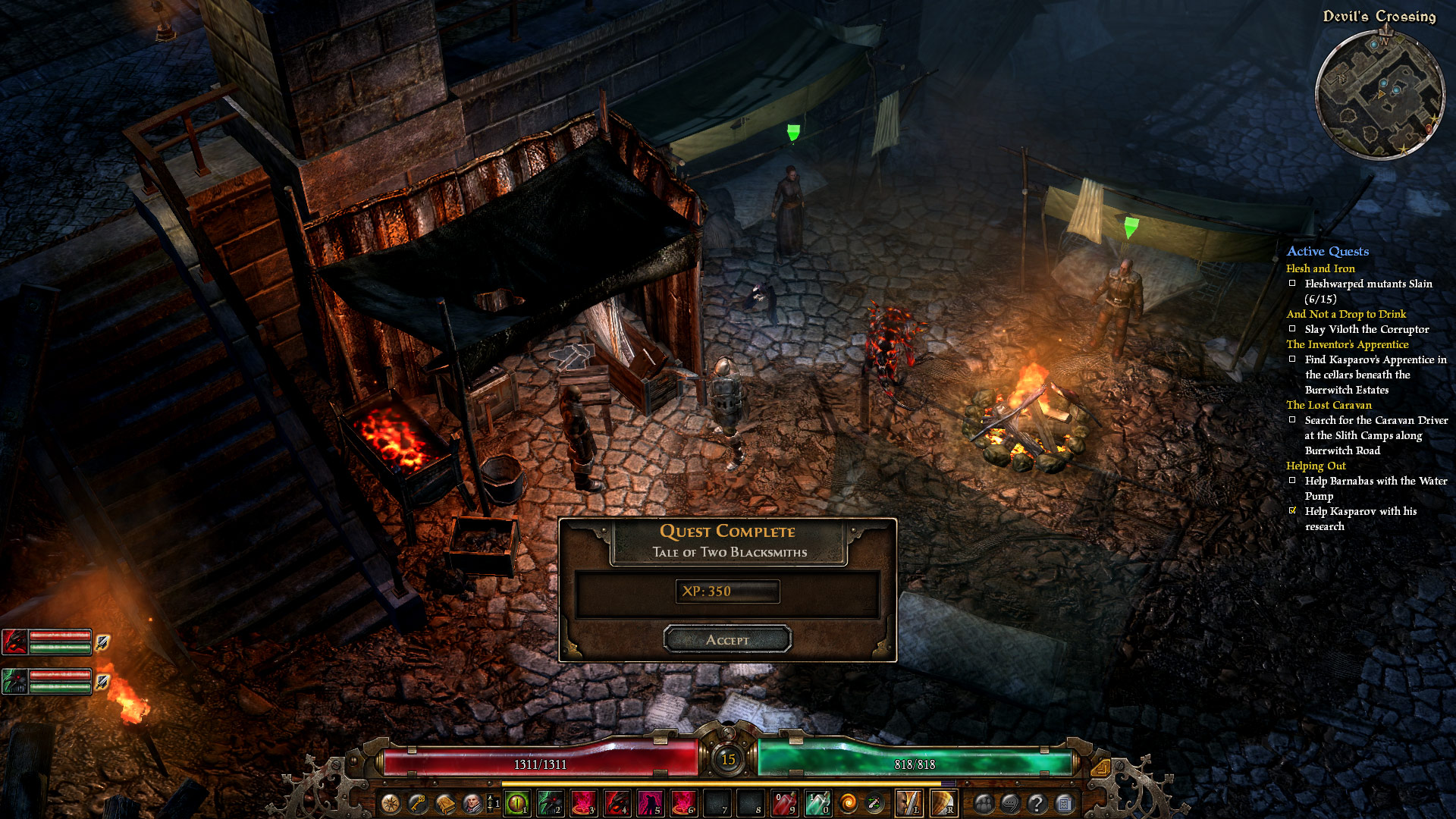The height and width of the screenshot is (819, 1456).
Task: Select the red hellhound pet portrait
Action: coord(15,642)
